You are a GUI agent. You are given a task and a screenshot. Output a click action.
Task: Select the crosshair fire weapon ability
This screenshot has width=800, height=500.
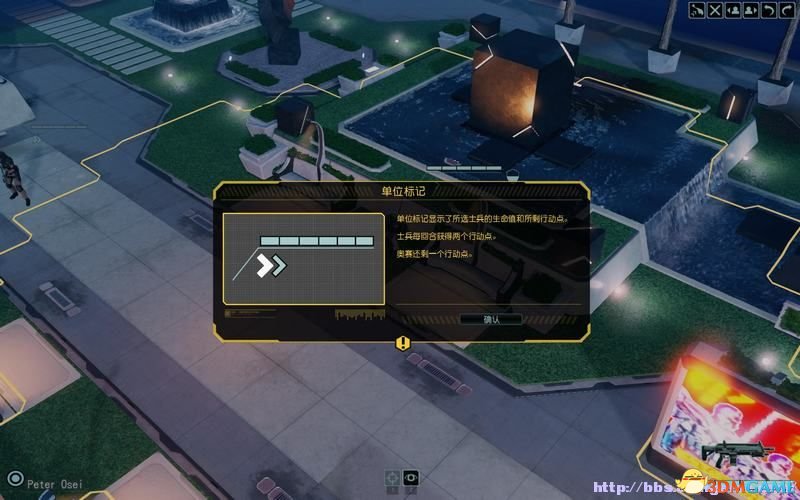[392, 478]
